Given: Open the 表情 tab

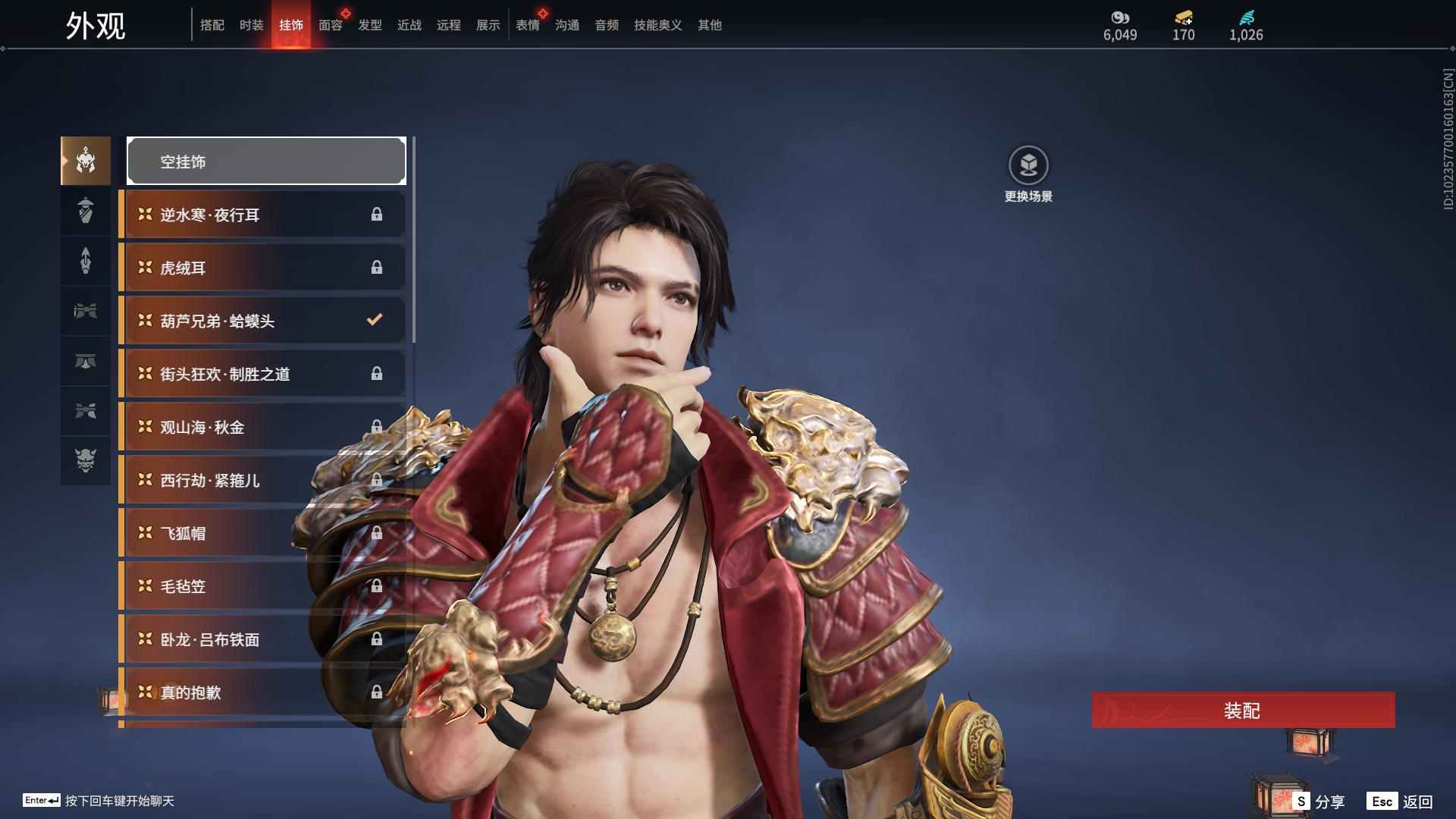Looking at the screenshot, I should click(x=527, y=25).
